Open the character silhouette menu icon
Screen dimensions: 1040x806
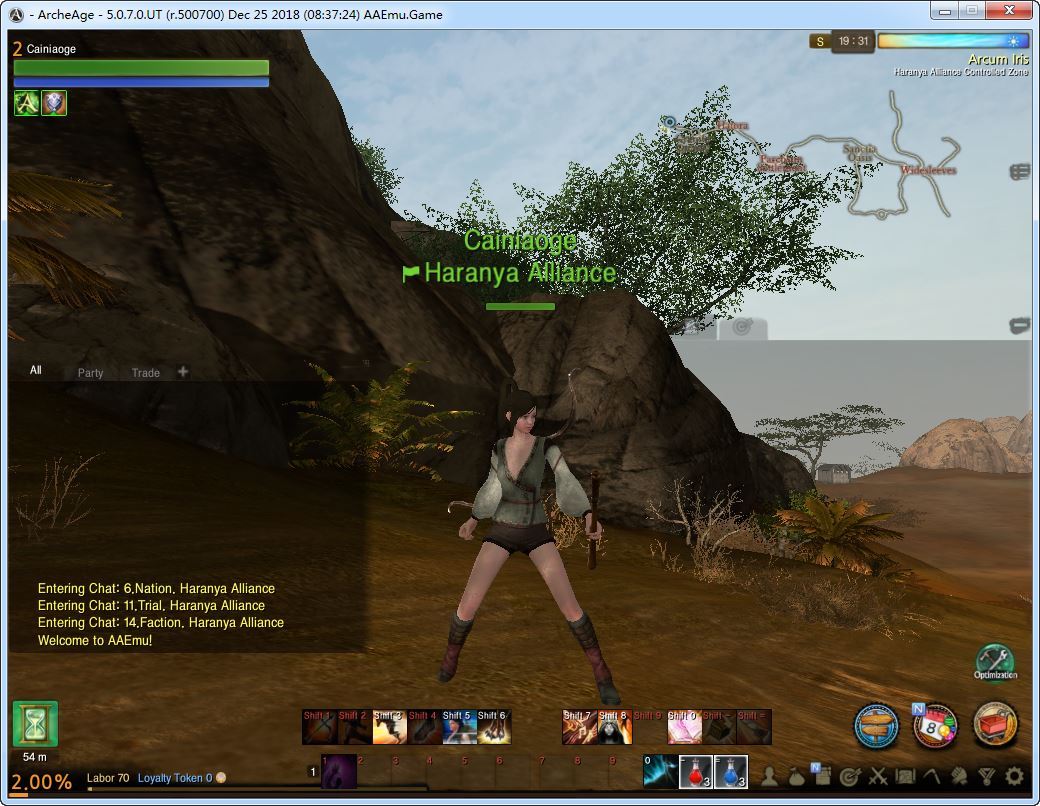[x=770, y=776]
